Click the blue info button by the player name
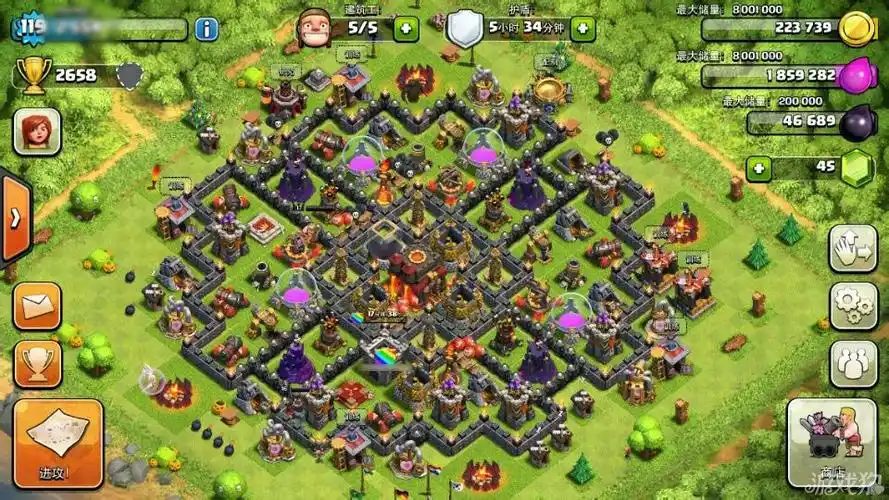889x500 pixels. point(206,28)
